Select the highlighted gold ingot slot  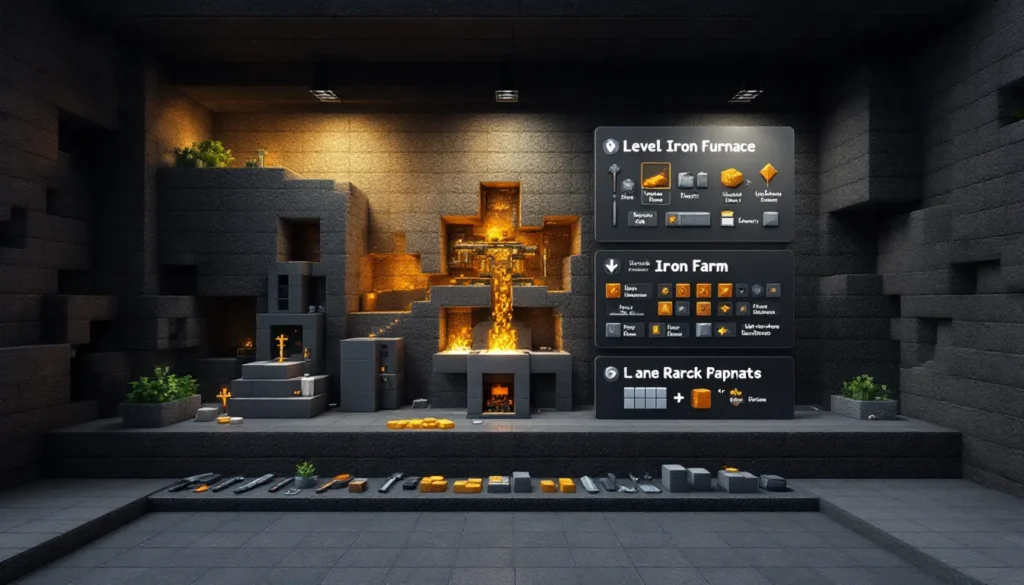click(x=655, y=177)
